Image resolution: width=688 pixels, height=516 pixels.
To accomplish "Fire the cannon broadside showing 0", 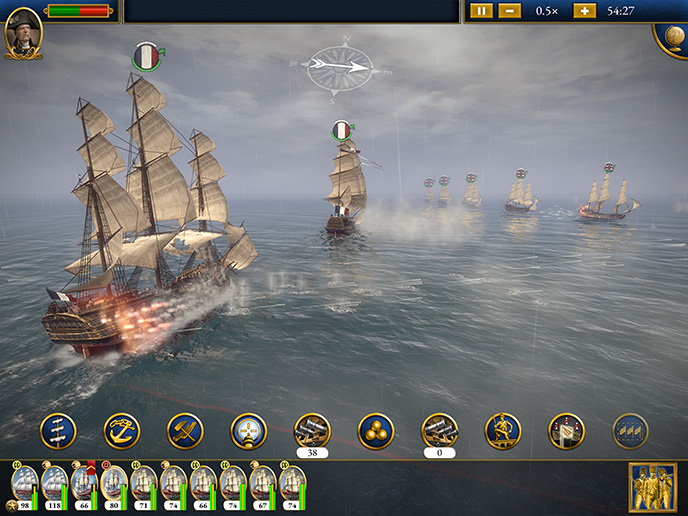I will (439, 431).
